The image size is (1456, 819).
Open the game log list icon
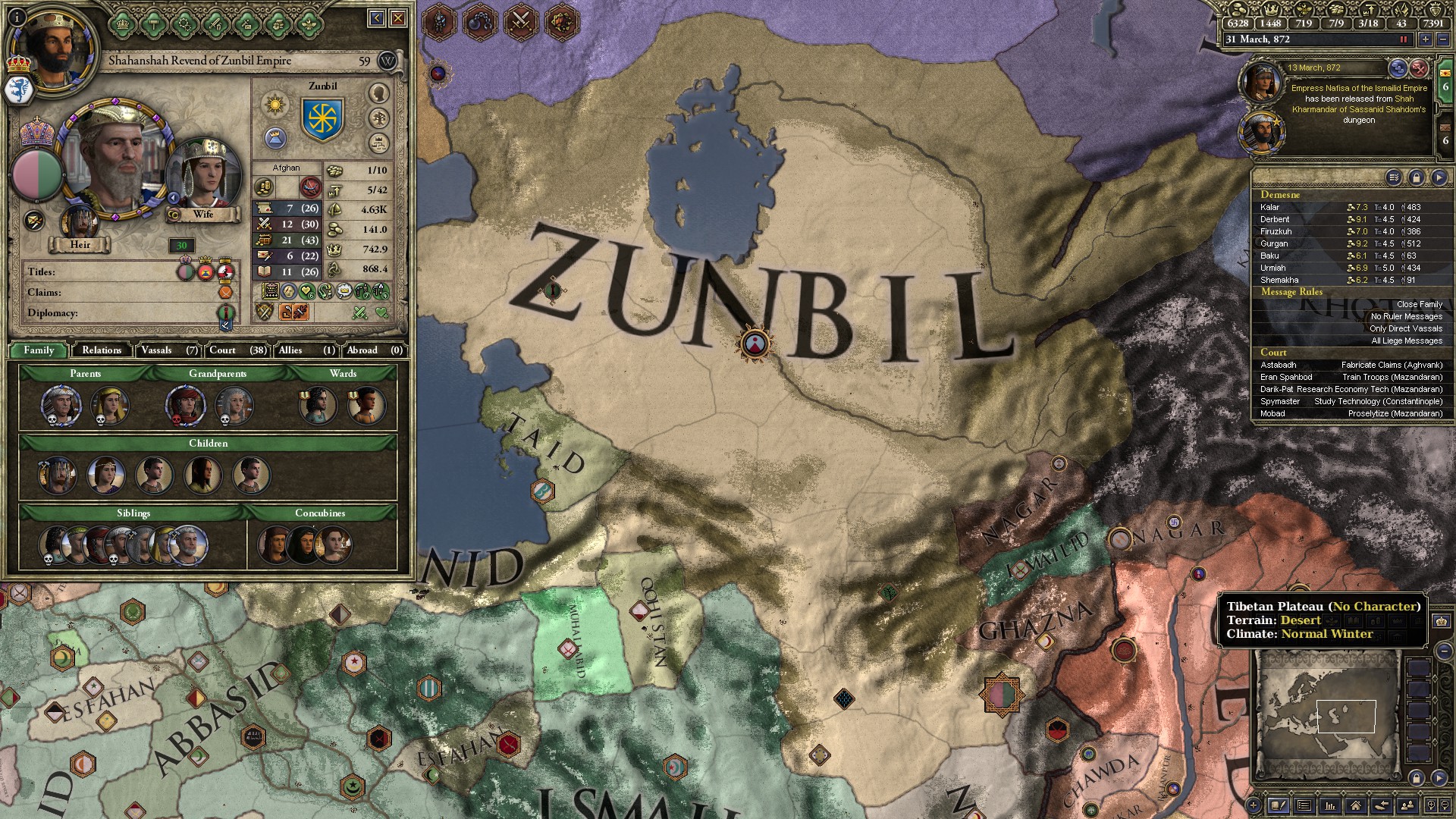(1304, 806)
